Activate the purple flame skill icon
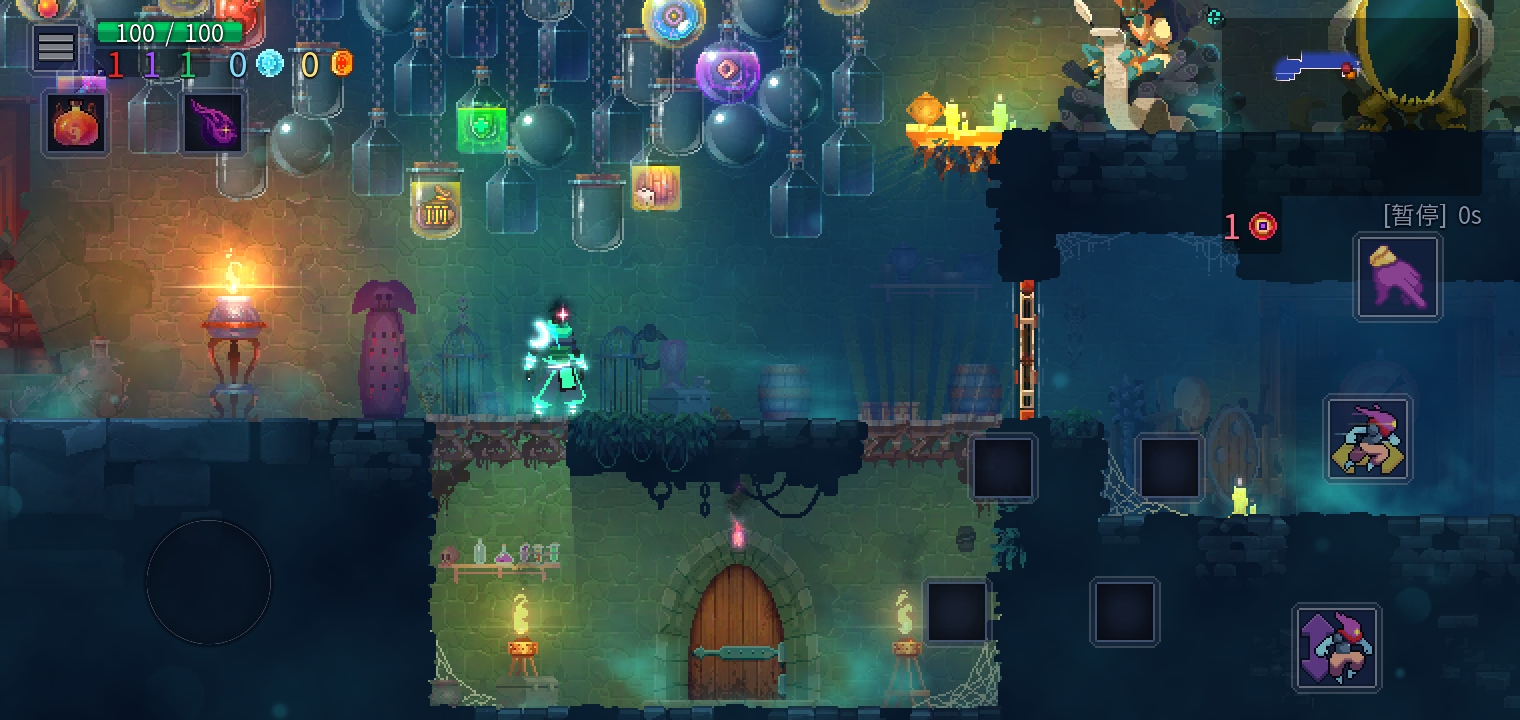This screenshot has width=1520, height=720. point(213,124)
